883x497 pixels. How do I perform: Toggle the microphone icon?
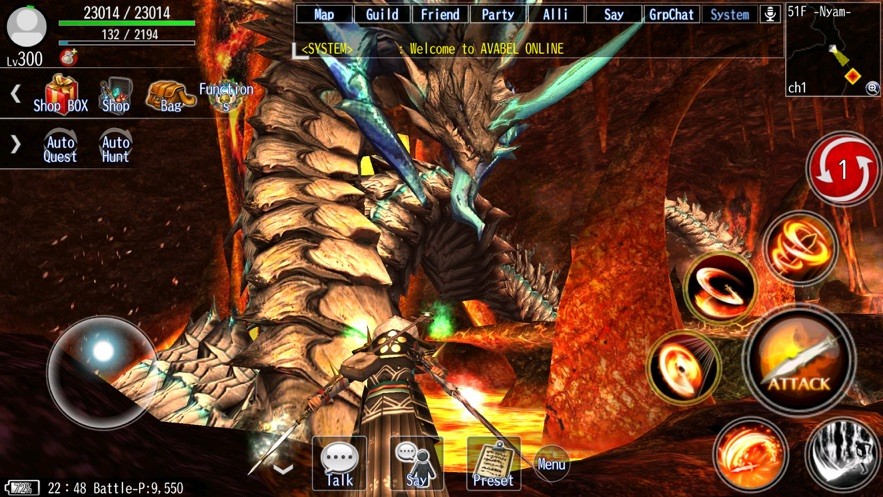770,14
